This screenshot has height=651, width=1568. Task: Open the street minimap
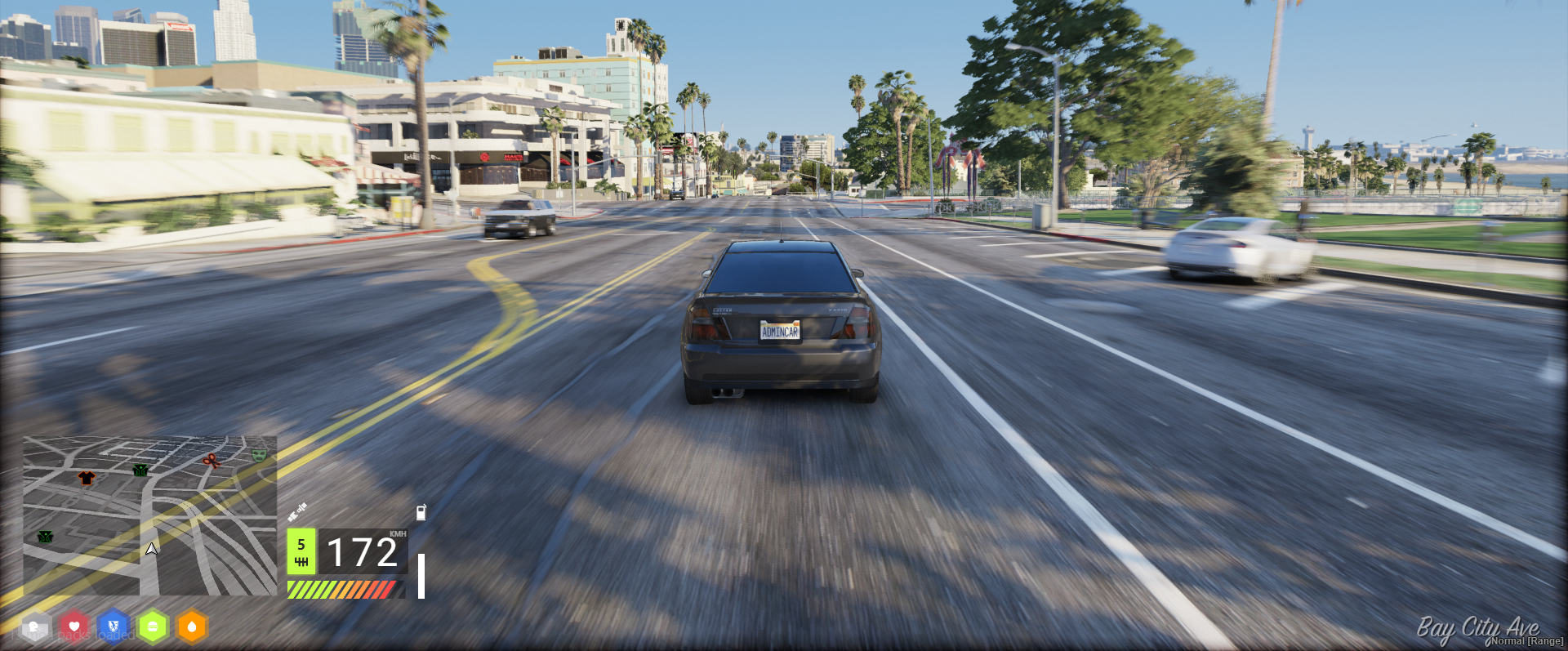150,515
